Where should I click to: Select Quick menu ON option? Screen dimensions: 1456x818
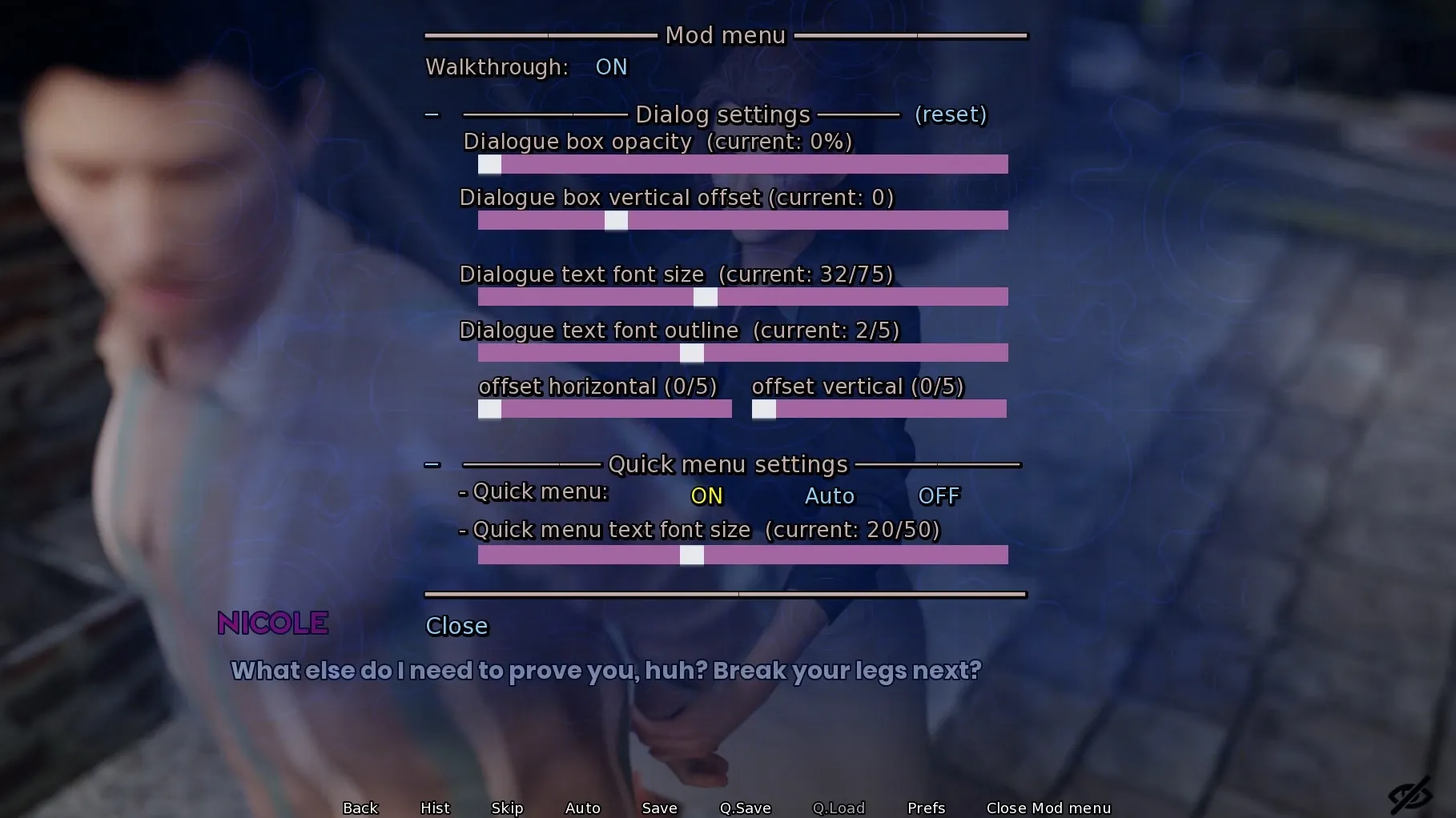click(x=706, y=496)
